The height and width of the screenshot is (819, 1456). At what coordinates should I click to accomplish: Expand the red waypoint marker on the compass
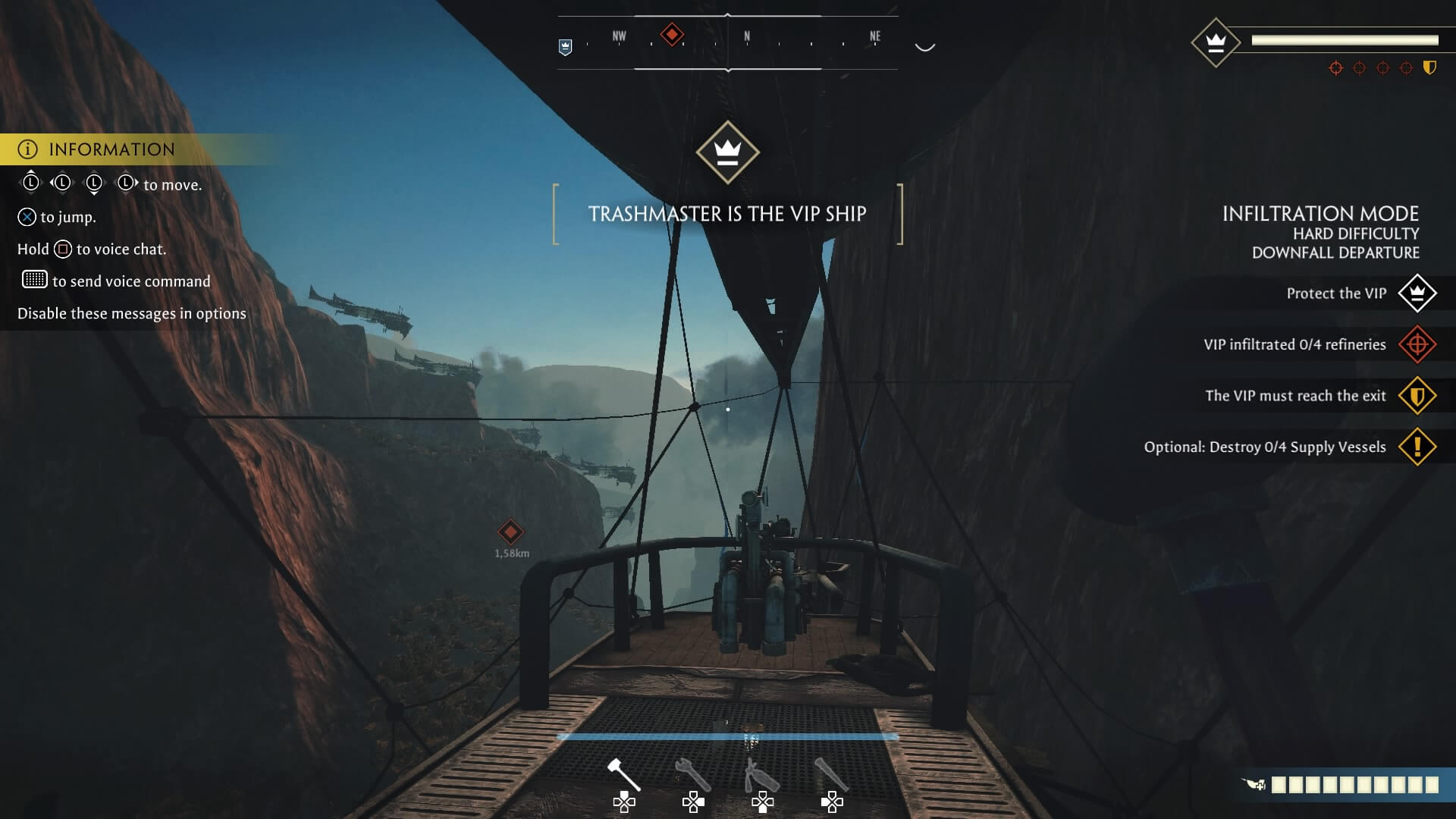[670, 33]
